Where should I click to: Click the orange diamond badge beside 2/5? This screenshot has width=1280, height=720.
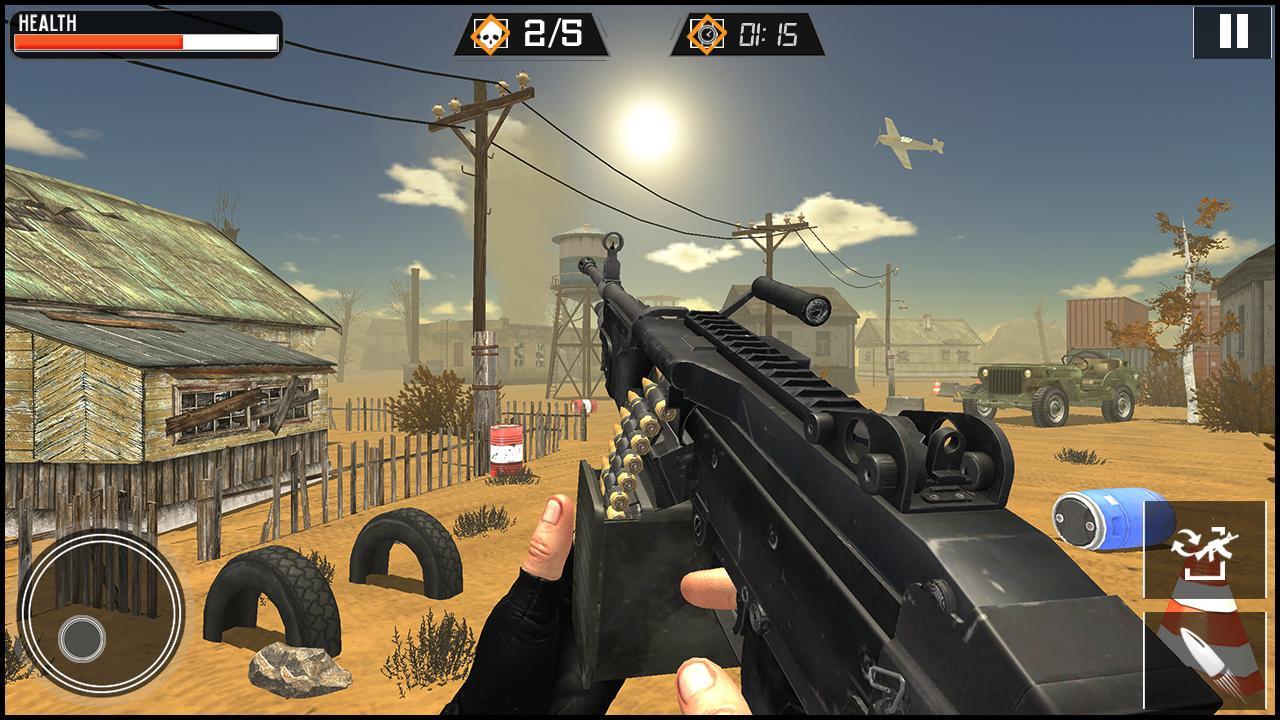(x=489, y=33)
